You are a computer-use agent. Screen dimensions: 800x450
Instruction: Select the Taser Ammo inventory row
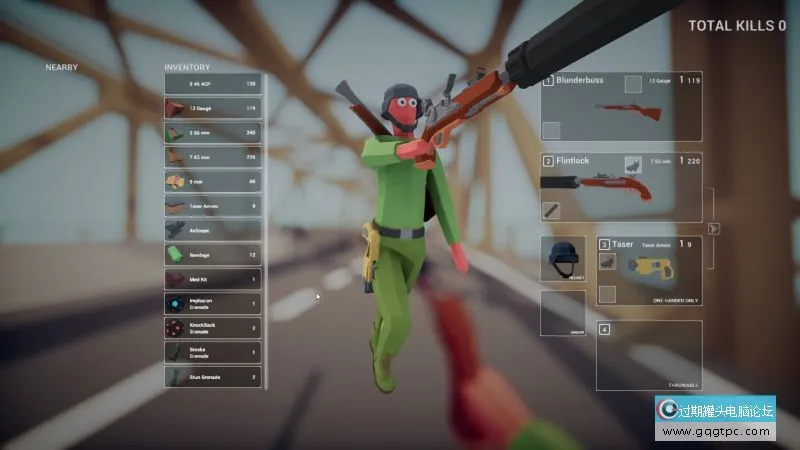coord(212,205)
